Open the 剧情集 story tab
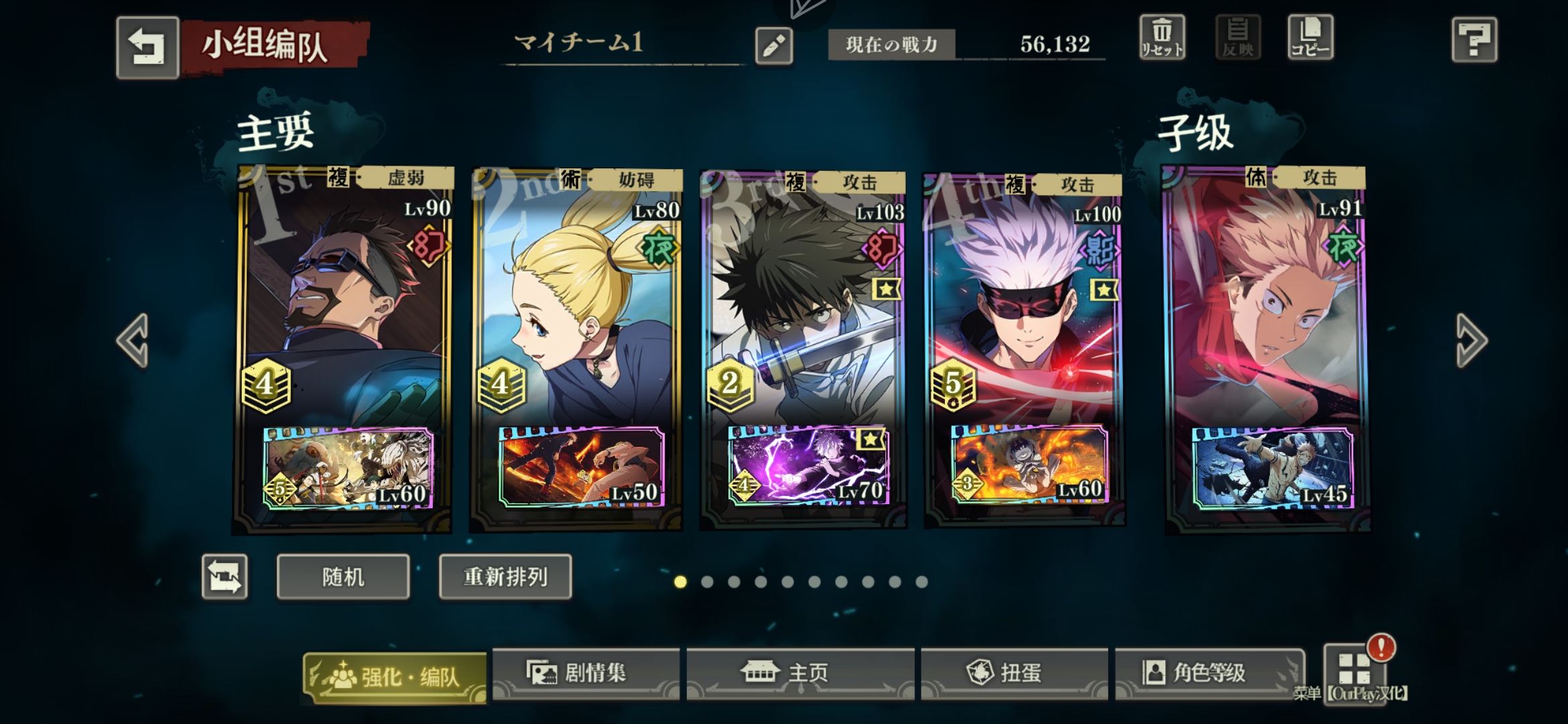 pyautogui.click(x=586, y=673)
